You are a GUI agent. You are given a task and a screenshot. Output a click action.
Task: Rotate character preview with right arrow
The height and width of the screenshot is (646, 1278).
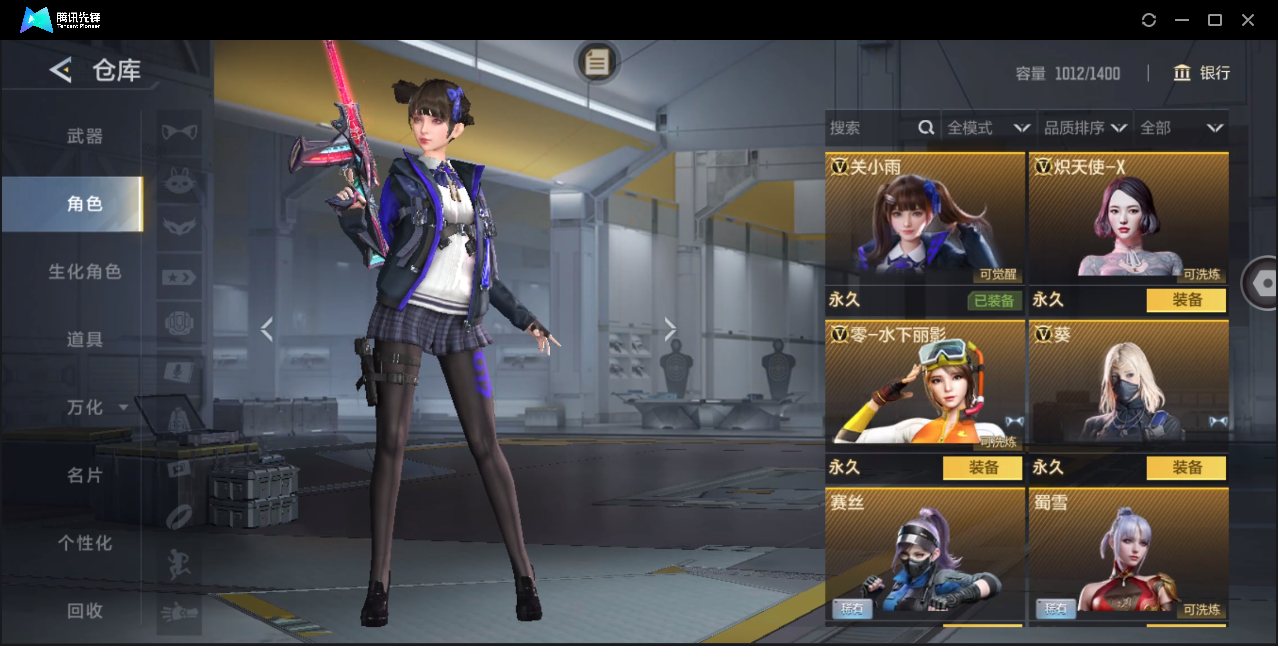click(670, 329)
